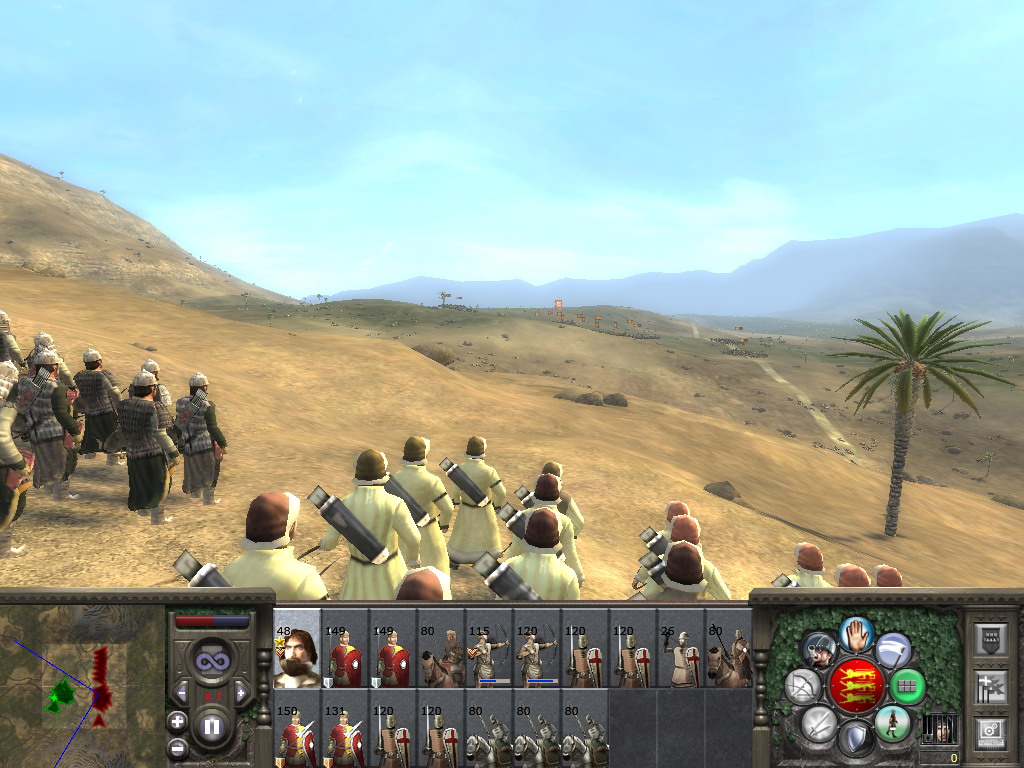Toggle the green formation grid button
The height and width of the screenshot is (768, 1024).
click(x=907, y=686)
